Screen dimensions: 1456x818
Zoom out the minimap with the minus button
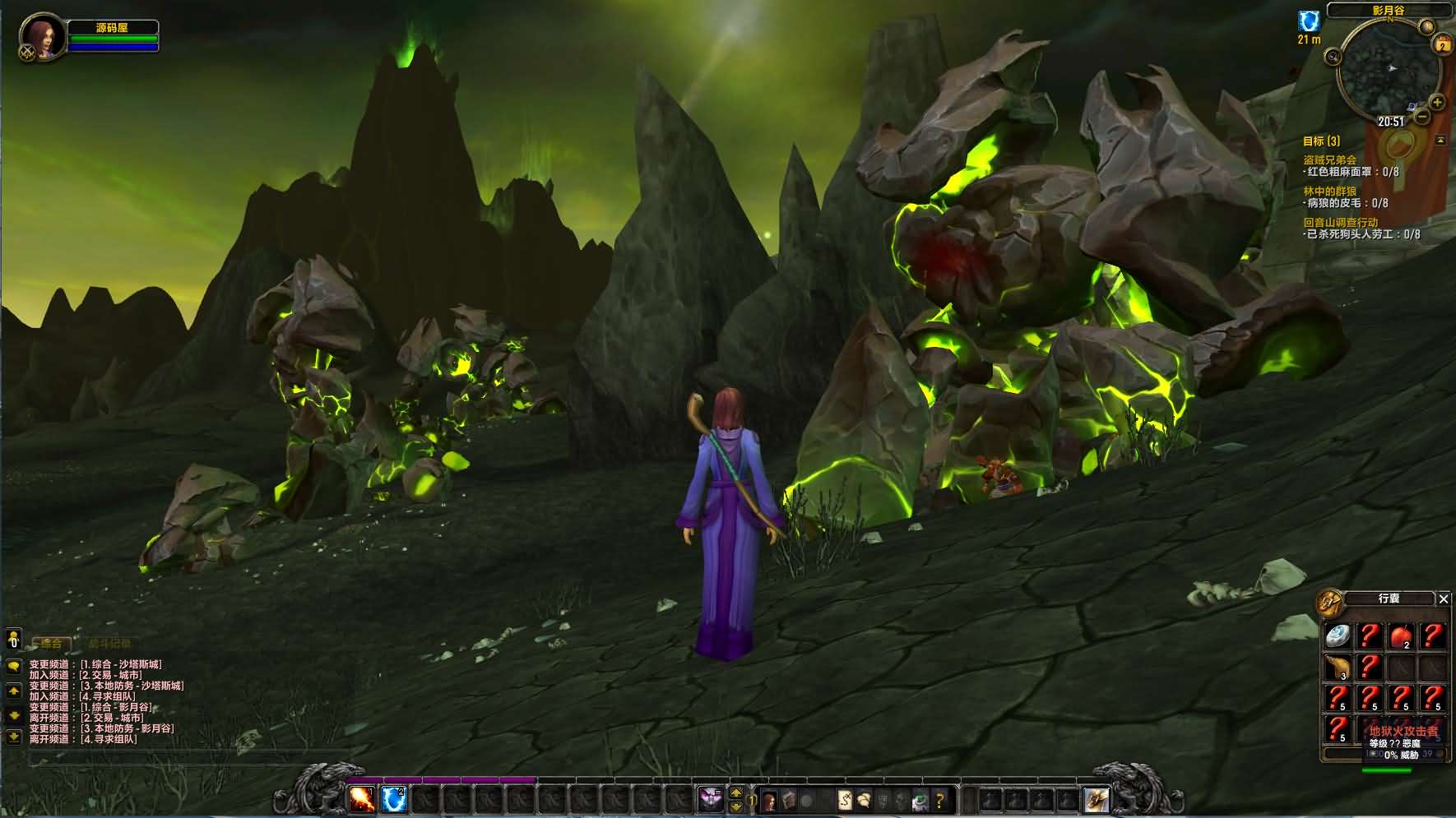click(x=1422, y=117)
